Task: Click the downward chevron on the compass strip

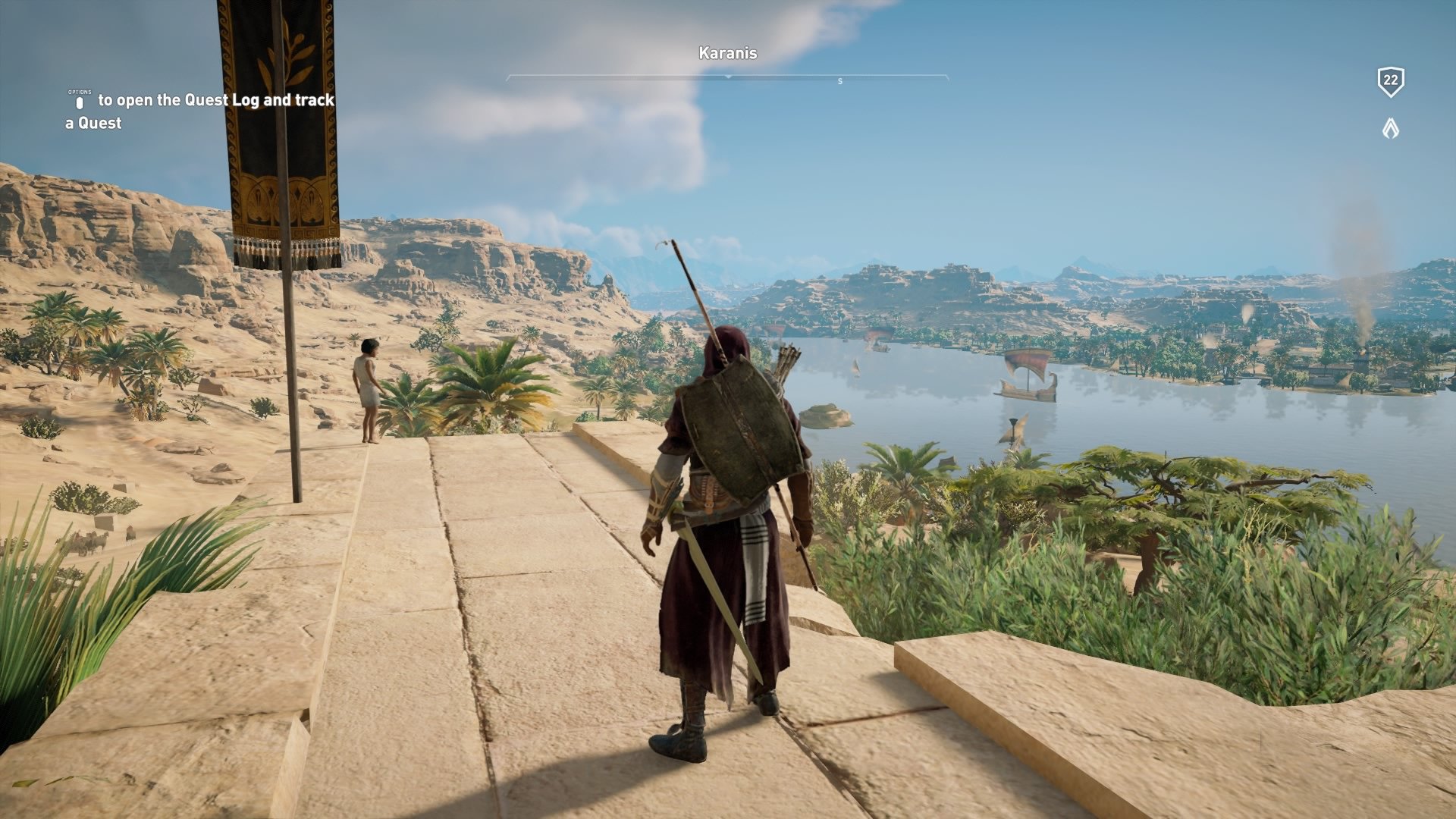Action: click(729, 76)
